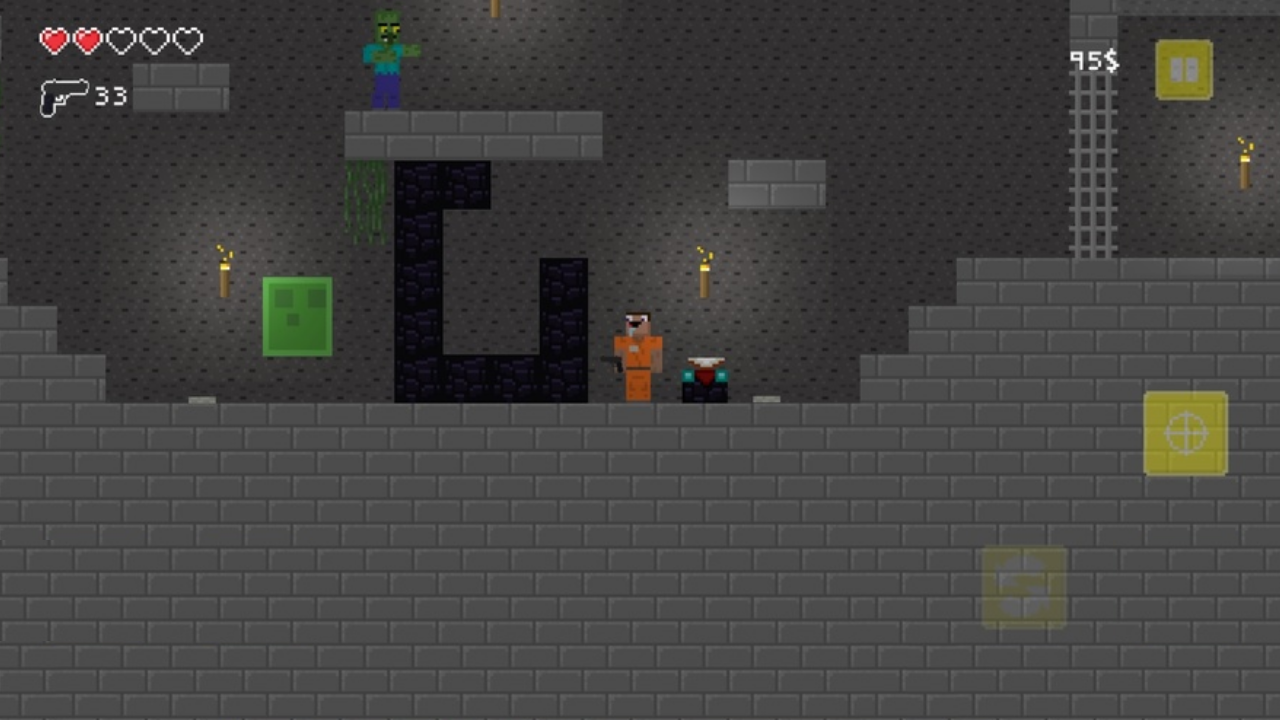Select the prisoner player character
This screenshot has width=1280, height=720.
pos(637,355)
